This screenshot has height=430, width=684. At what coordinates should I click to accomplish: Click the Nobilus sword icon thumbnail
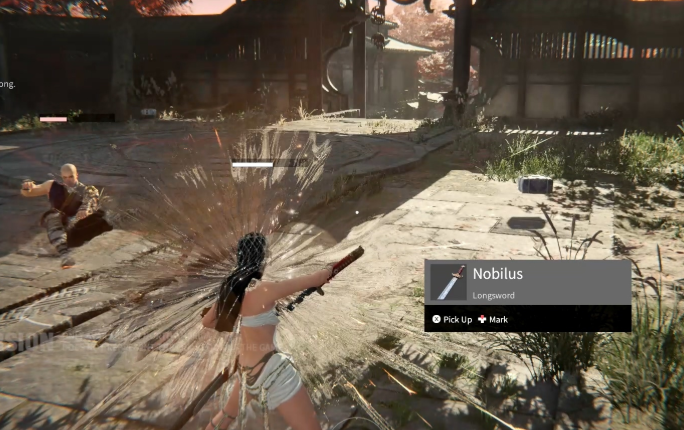(x=450, y=282)
